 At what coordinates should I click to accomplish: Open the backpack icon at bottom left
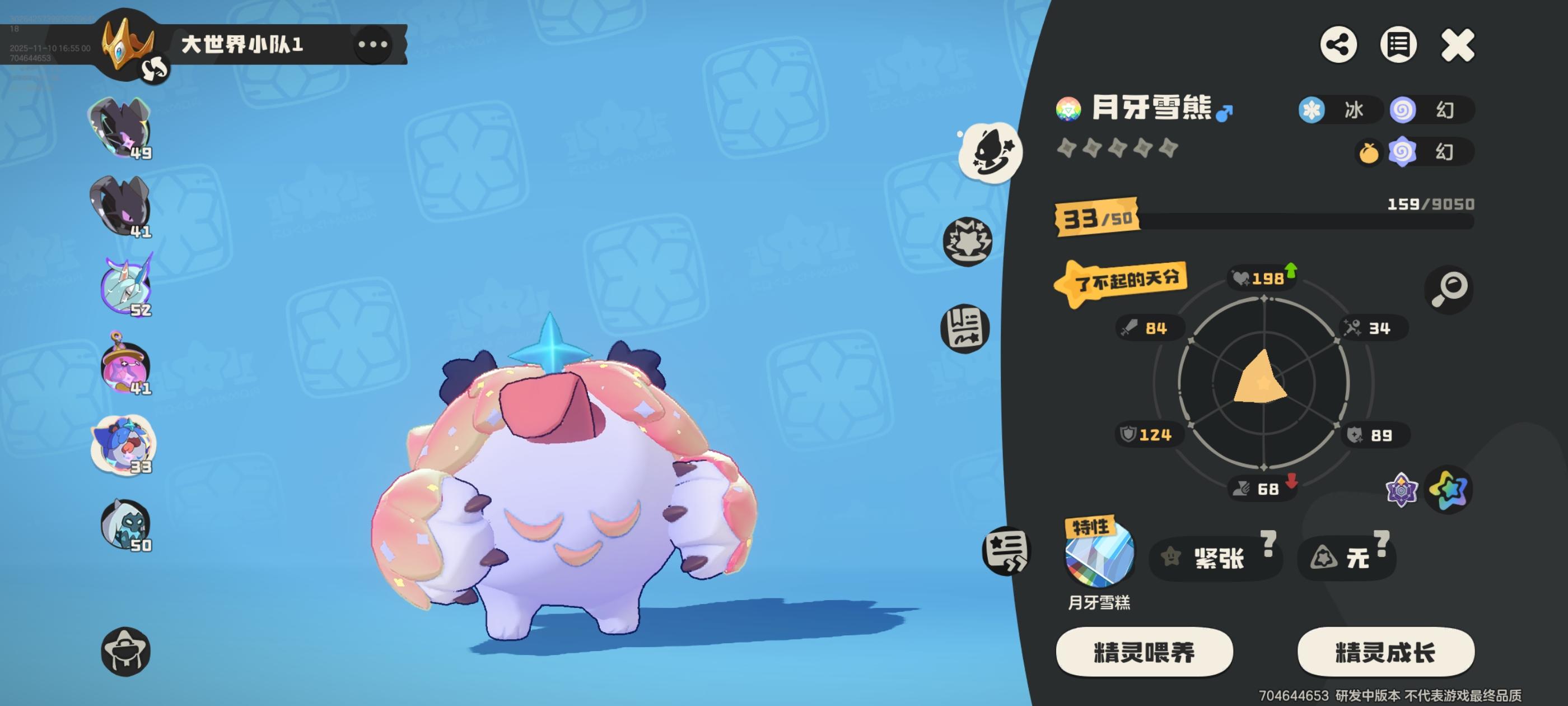[x=126, y=651]
